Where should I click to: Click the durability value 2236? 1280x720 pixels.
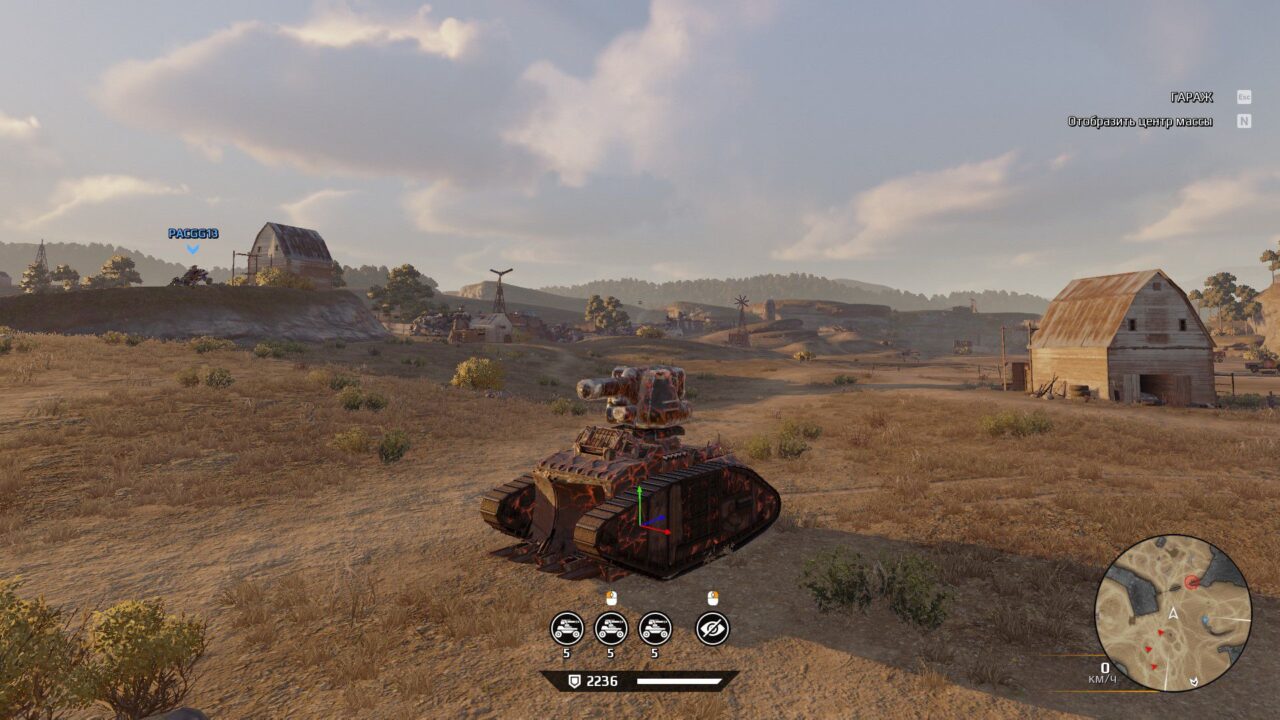pyautogui.click(x=602, y=680)
